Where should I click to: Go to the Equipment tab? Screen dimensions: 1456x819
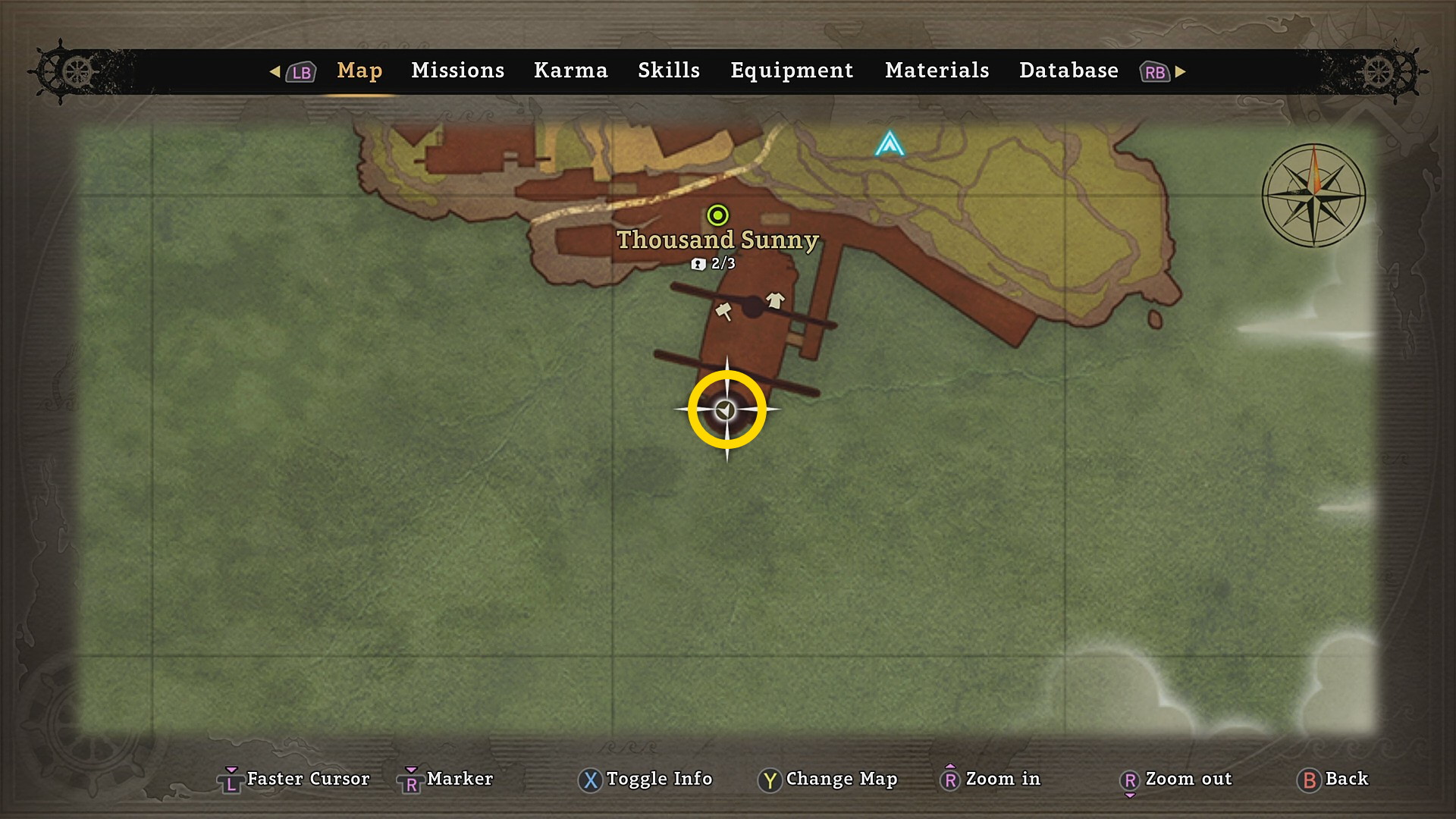click(792, 71)
